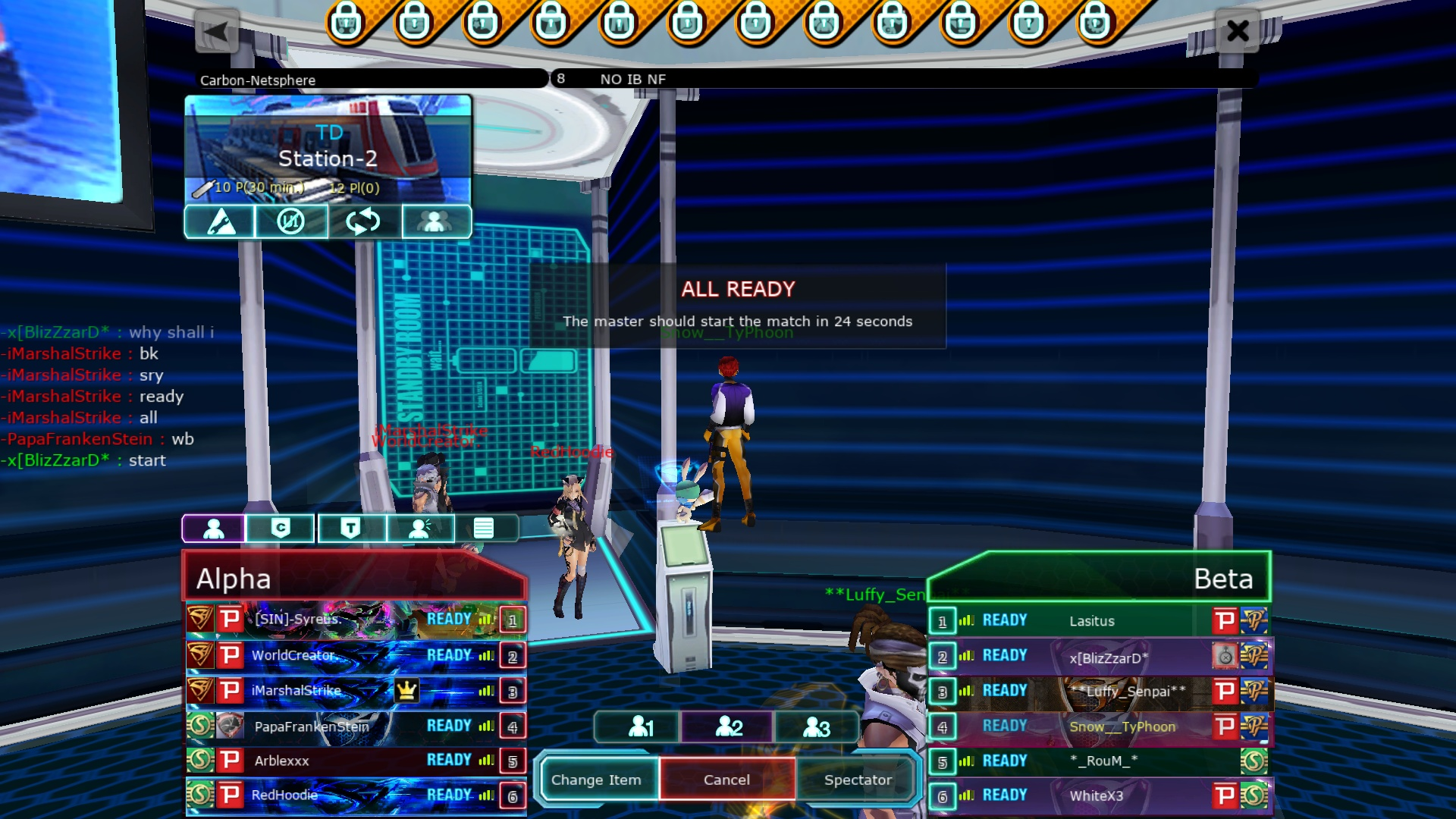Image resolution: width=1456 pixels, height=819 pixels.
Task: Go back using the arrow button
Action: point(217,32)
